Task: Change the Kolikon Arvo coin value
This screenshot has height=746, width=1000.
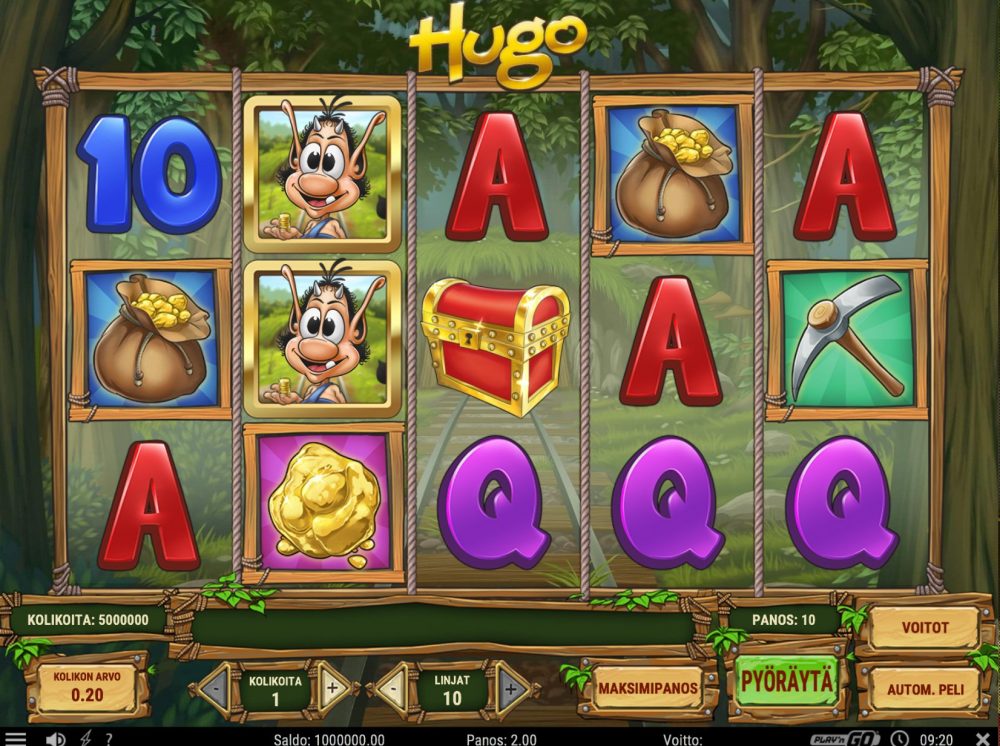Action: pos(87,685)
